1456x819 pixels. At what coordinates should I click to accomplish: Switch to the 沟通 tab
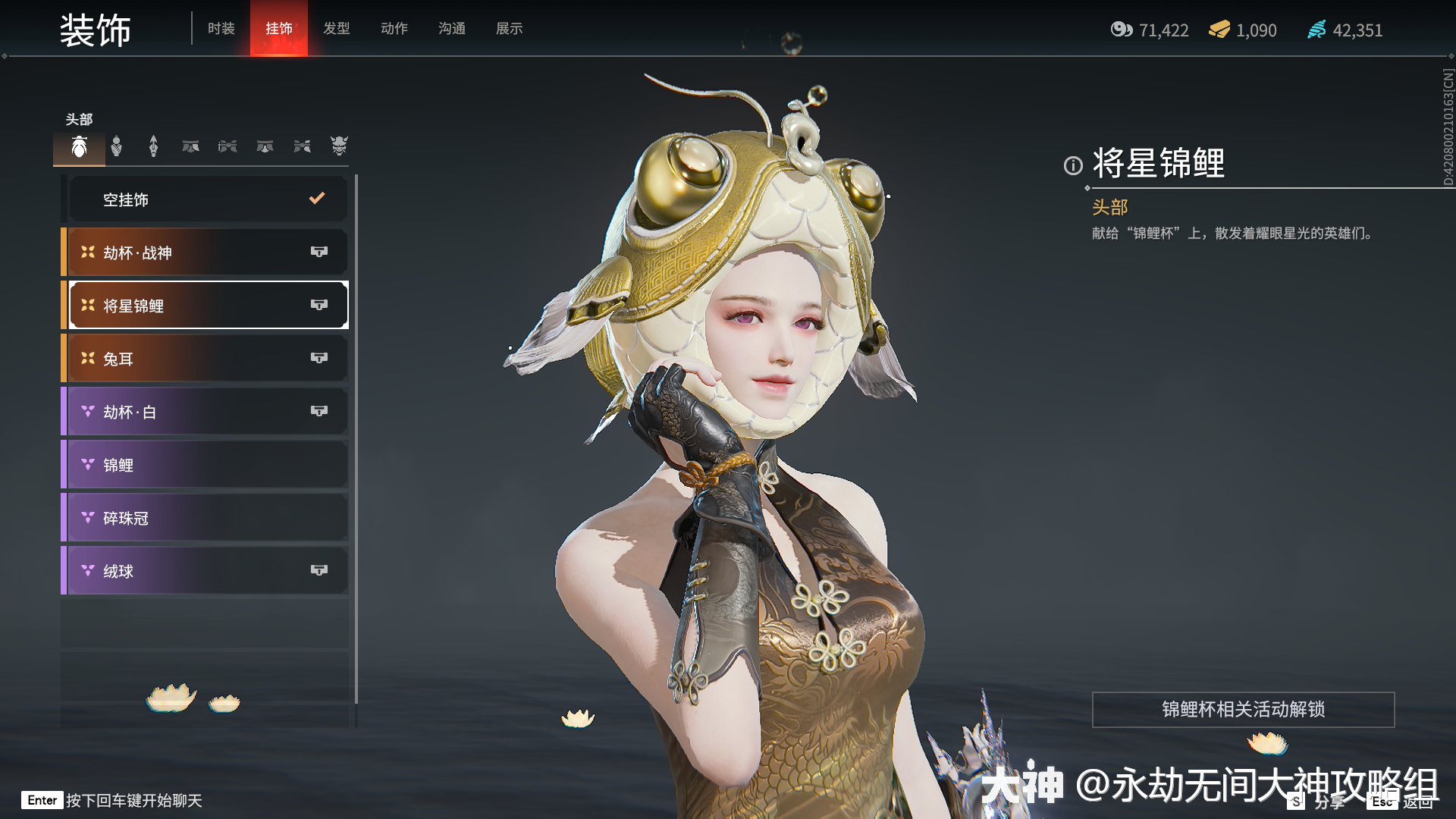451,29
